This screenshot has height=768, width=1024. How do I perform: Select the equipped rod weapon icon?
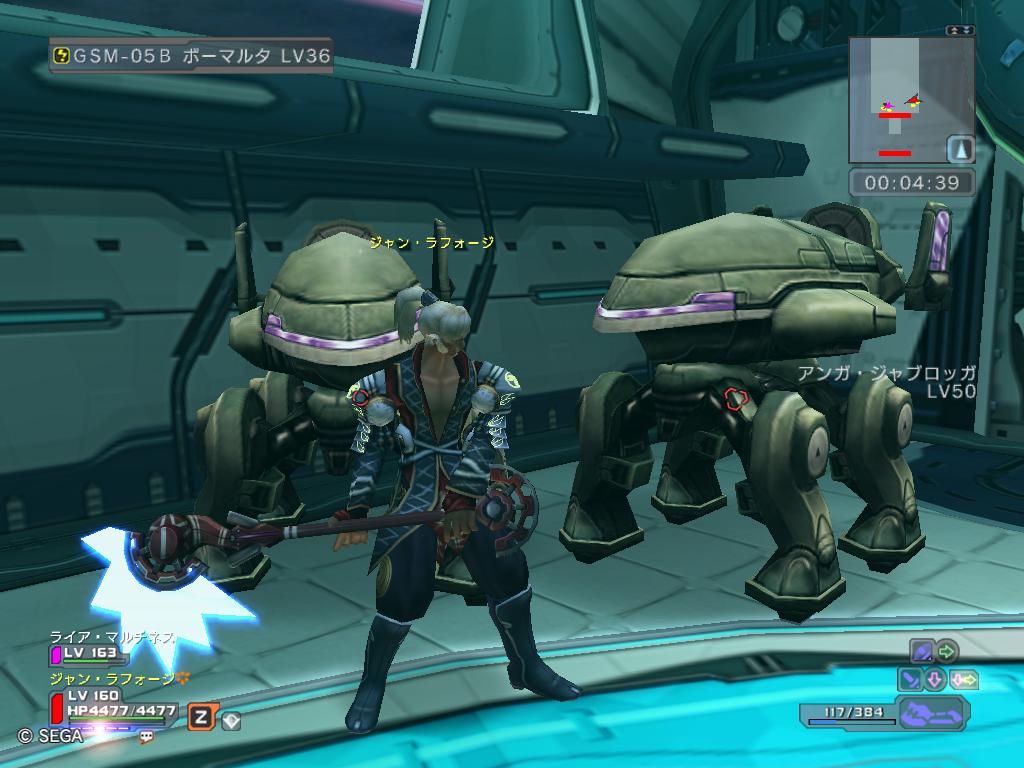point(922,652)
